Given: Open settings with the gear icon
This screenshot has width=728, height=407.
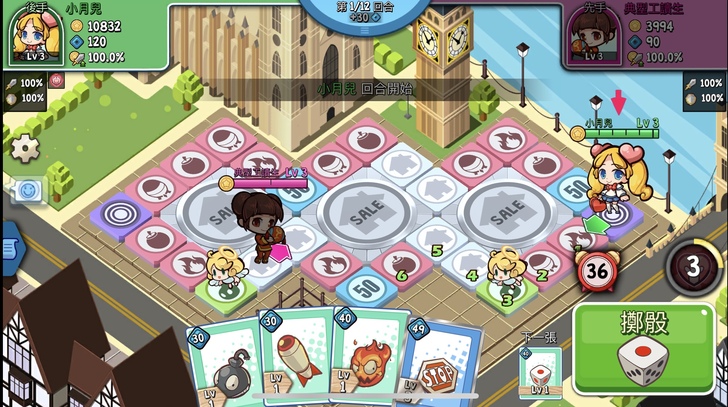Looking at the screenshot, I should click(x=24, y=148).
